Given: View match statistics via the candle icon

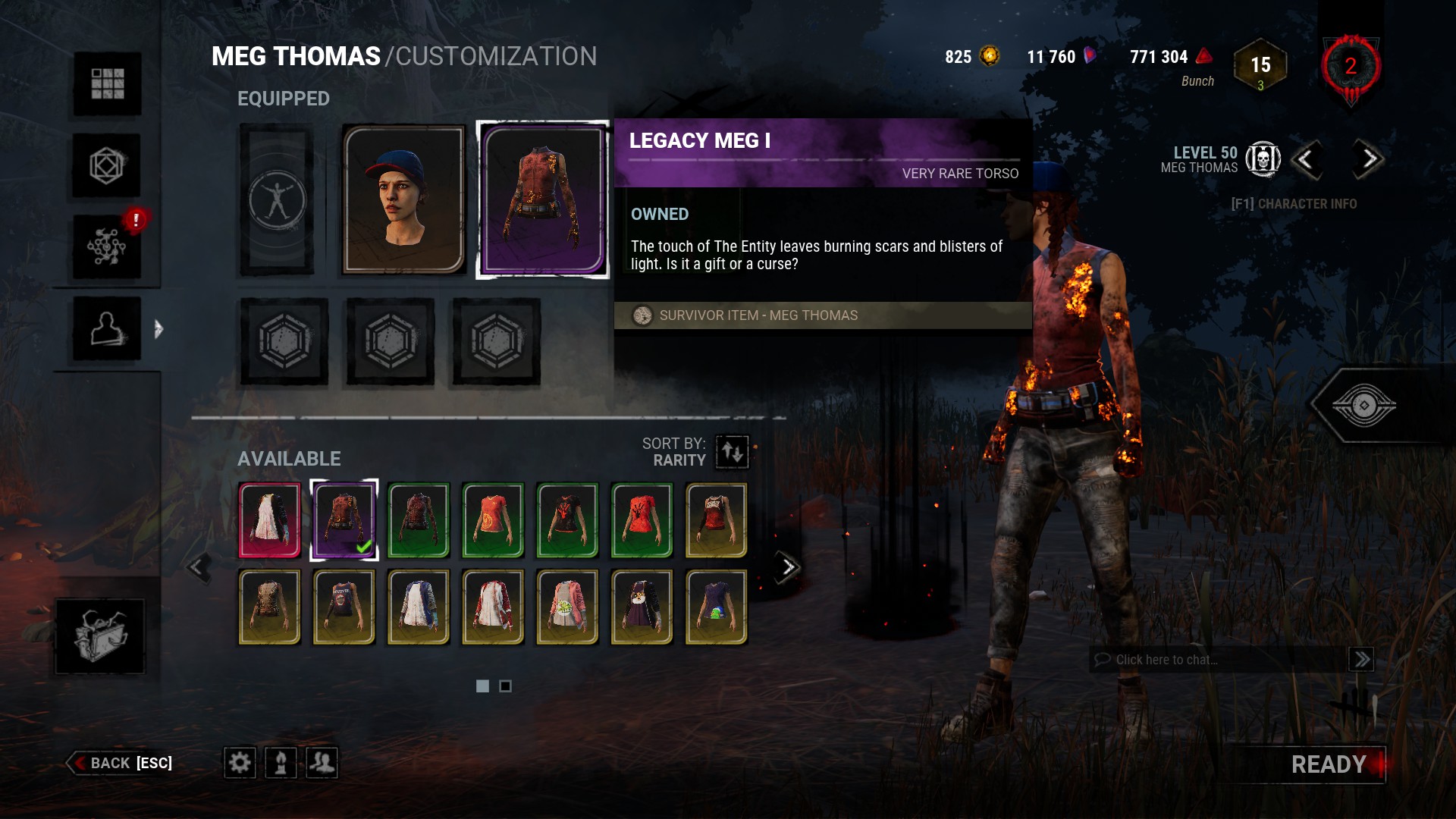Looking at the screenshot, I should 281,763.
